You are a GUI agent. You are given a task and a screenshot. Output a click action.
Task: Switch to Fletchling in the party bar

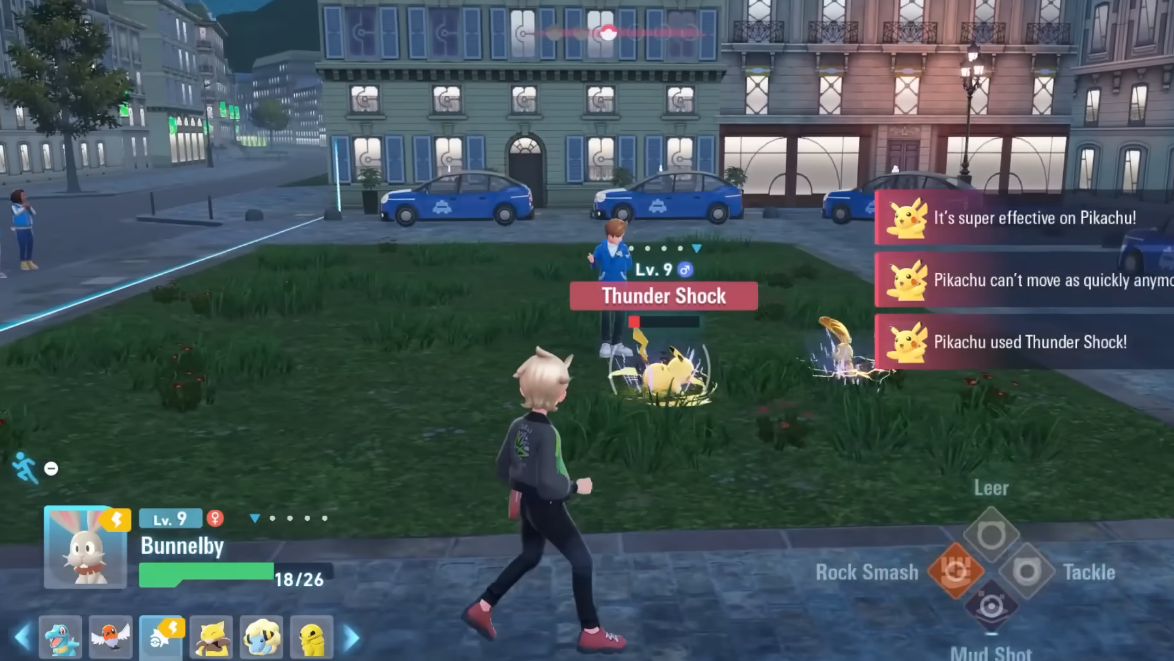point(110,637)
